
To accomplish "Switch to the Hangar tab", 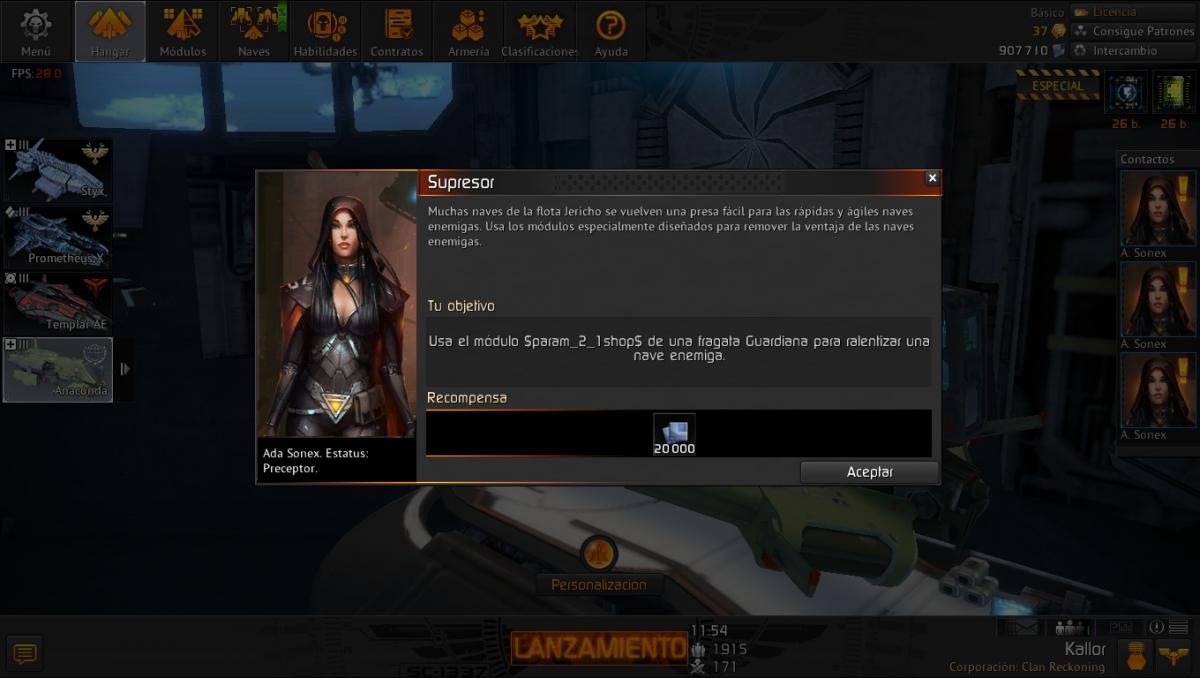I will pyautogui.click(x=110, y=32).
